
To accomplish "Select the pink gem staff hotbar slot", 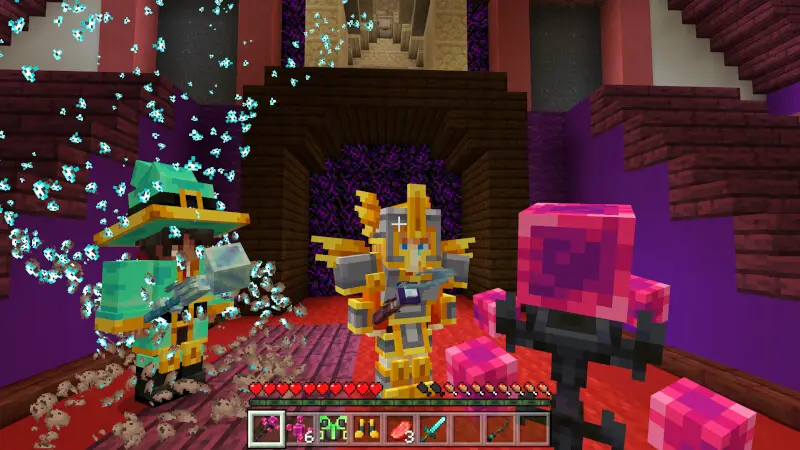I will pos(264,429).
